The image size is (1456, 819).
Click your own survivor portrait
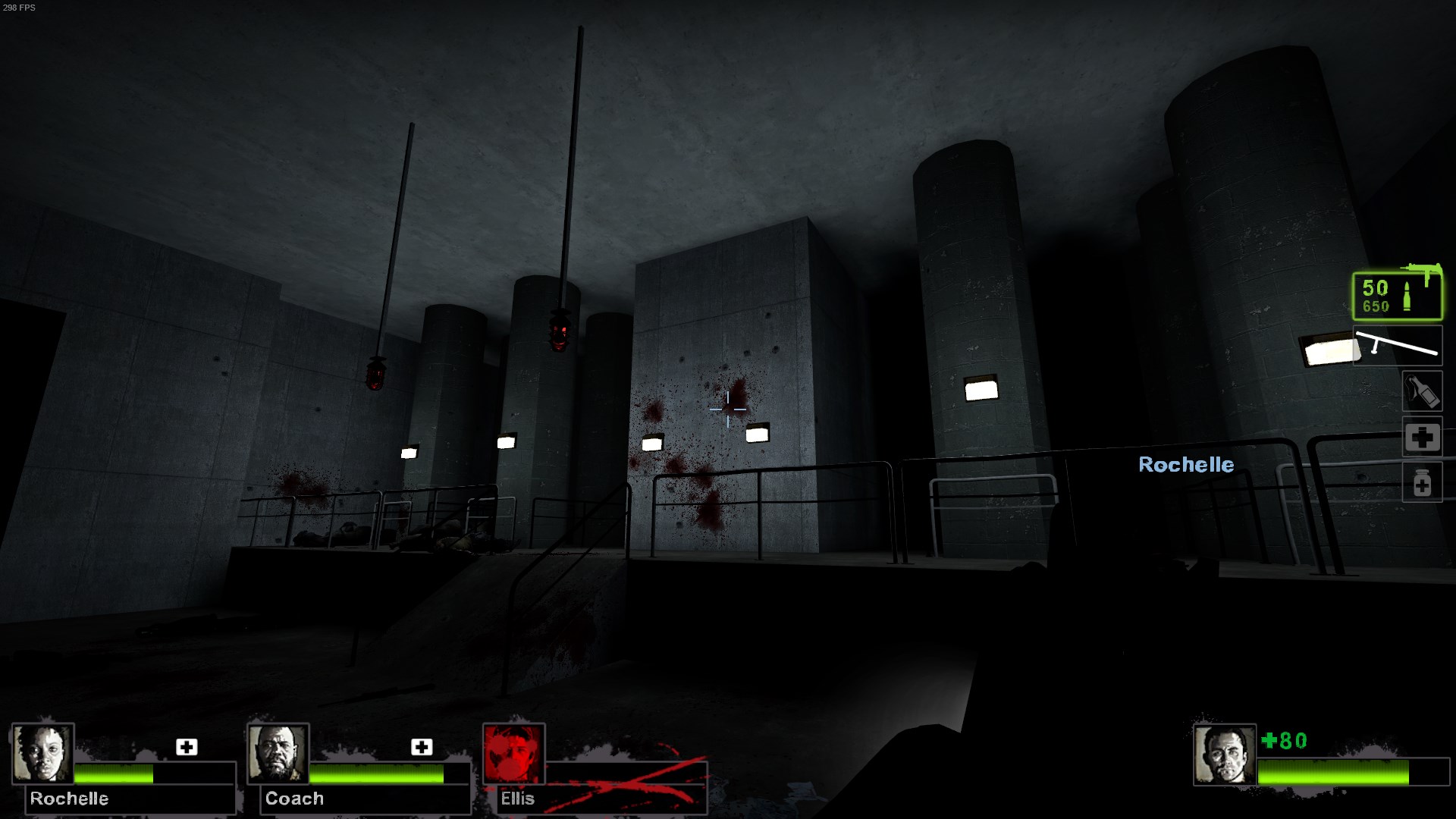coord(1224,755)
